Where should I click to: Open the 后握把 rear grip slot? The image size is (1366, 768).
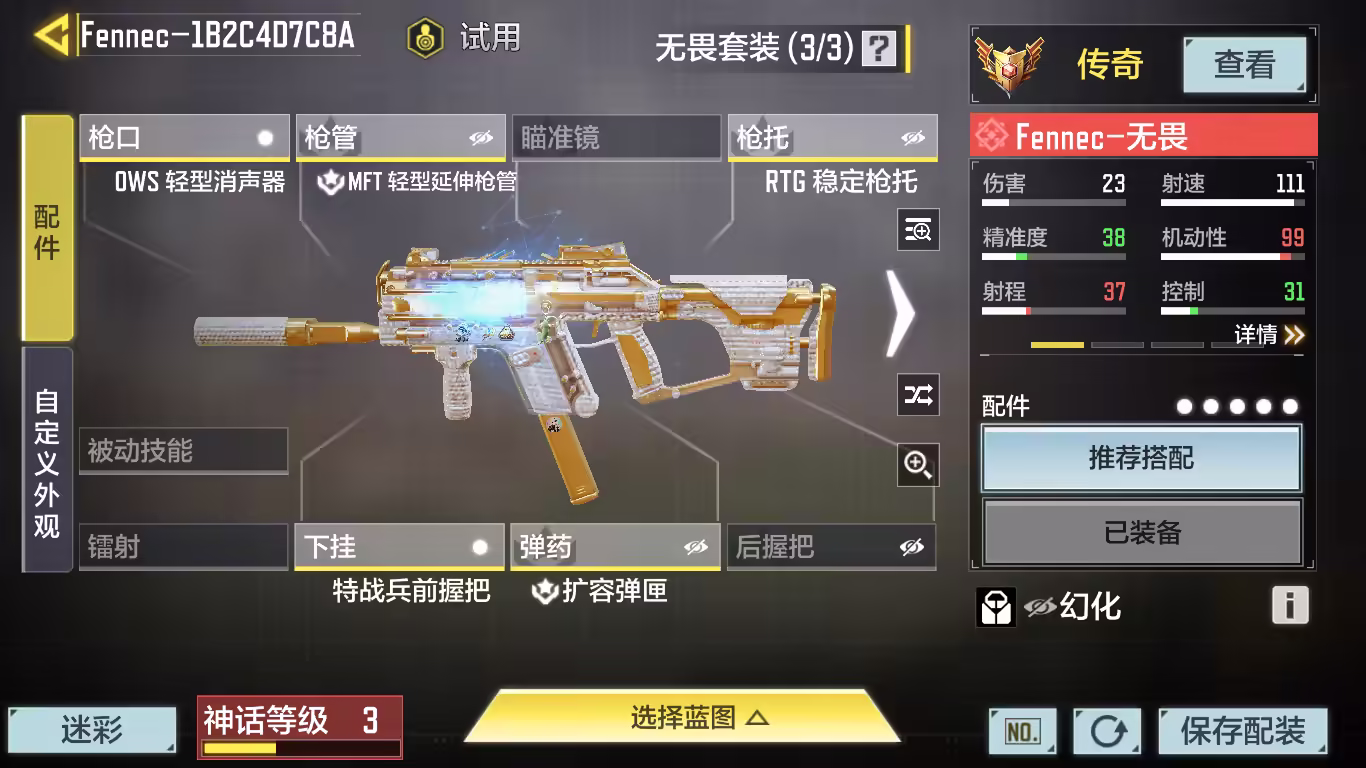[831, 547]
